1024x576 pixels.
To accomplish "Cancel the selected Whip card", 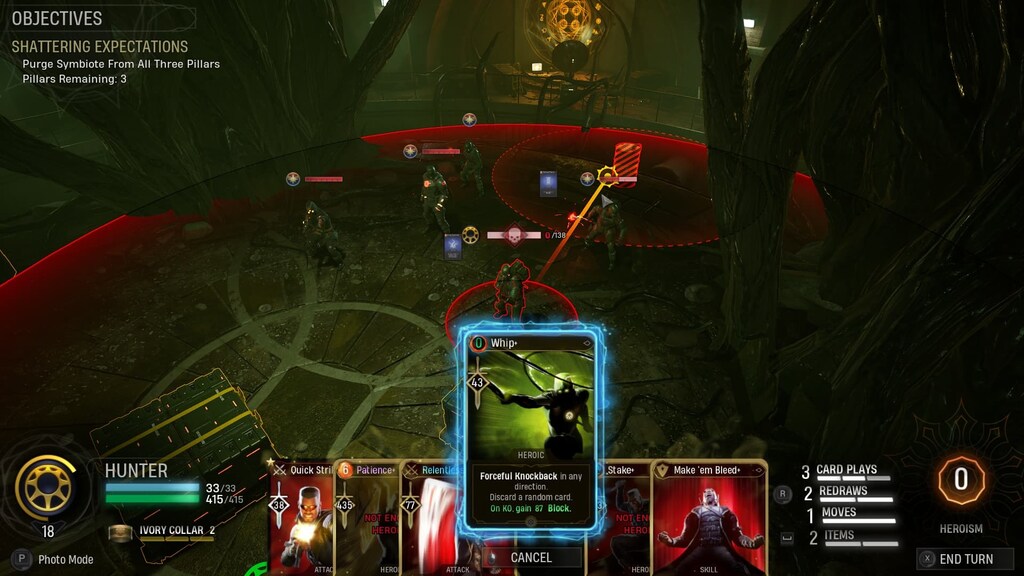I will click(x=530, y=557).
